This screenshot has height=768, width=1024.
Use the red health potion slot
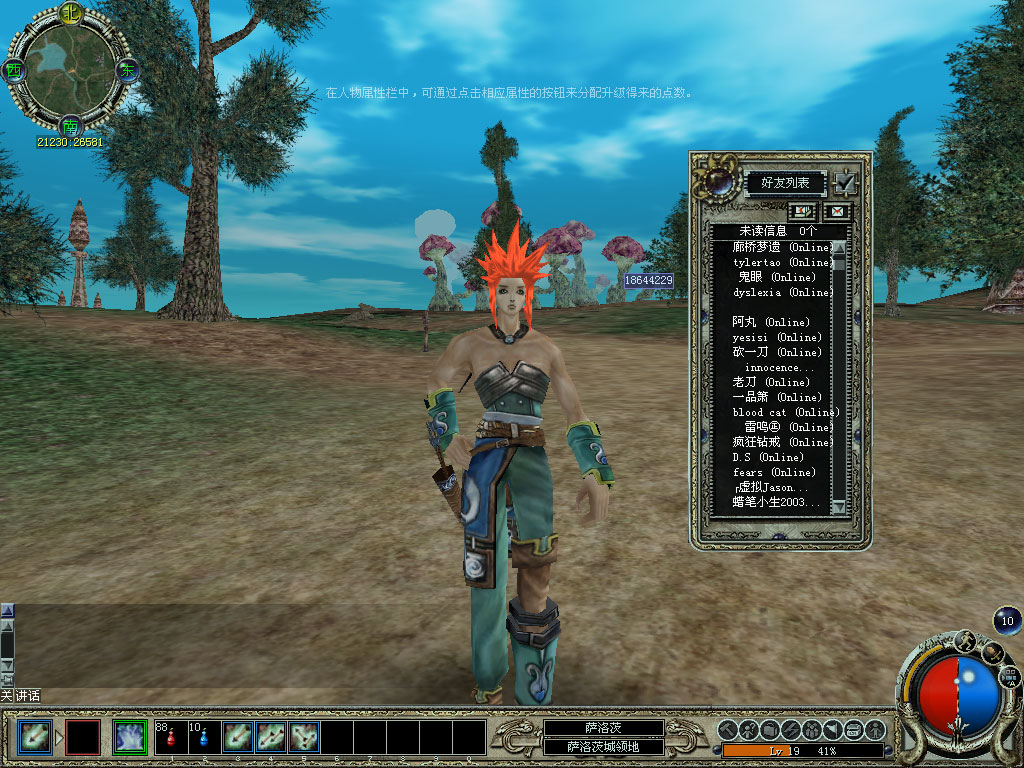171,738
